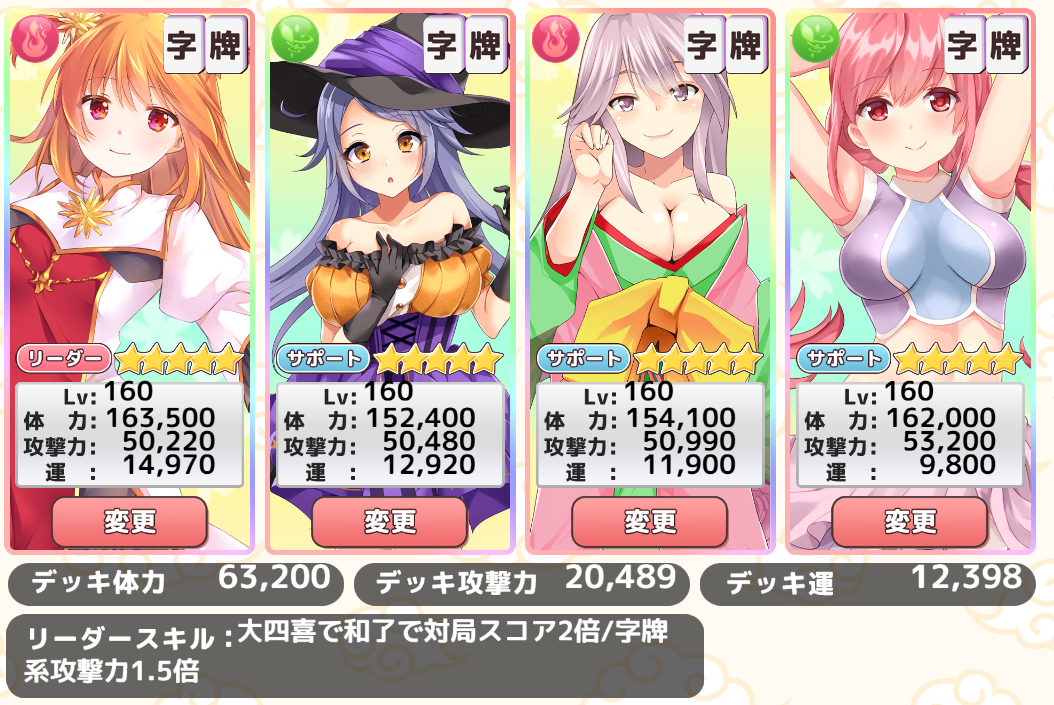Pick the silver-haired kimono character card
Viewport: 1054px width, 705px height.
point(649,200)
